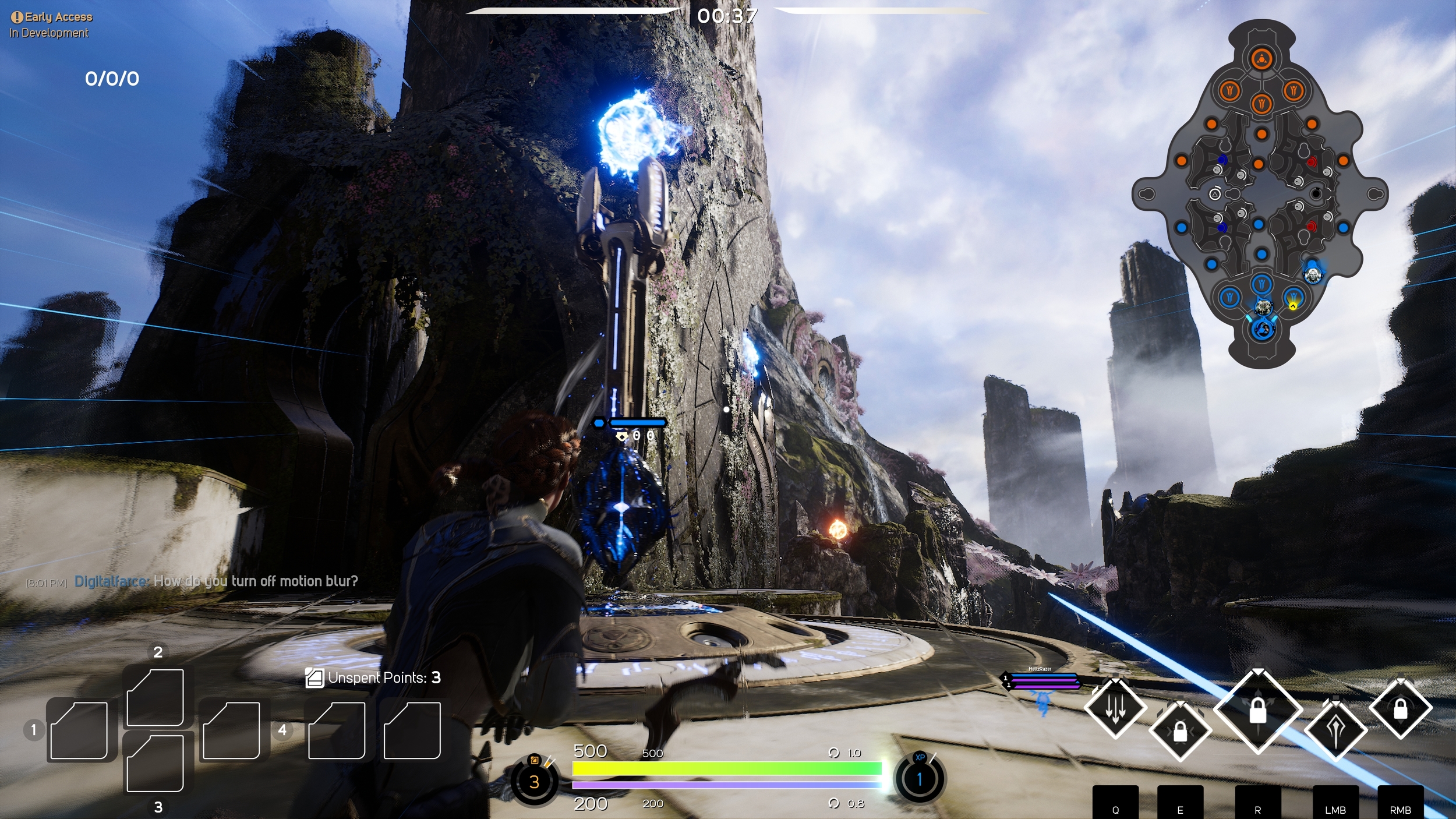Click the Early Access warning label
Screen dimensions: 1456x819
[51, 17]
